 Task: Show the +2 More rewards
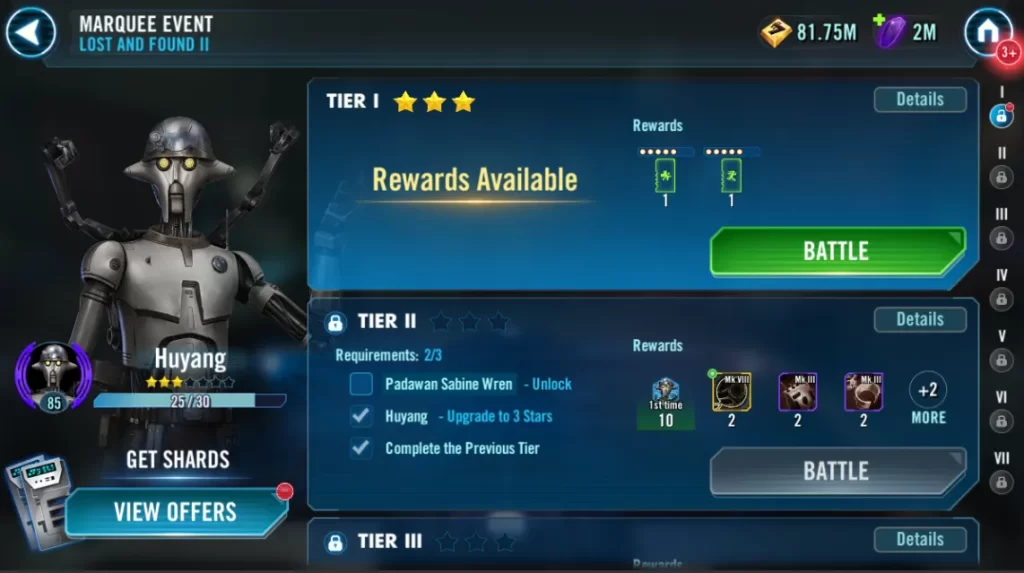(927, 398)
